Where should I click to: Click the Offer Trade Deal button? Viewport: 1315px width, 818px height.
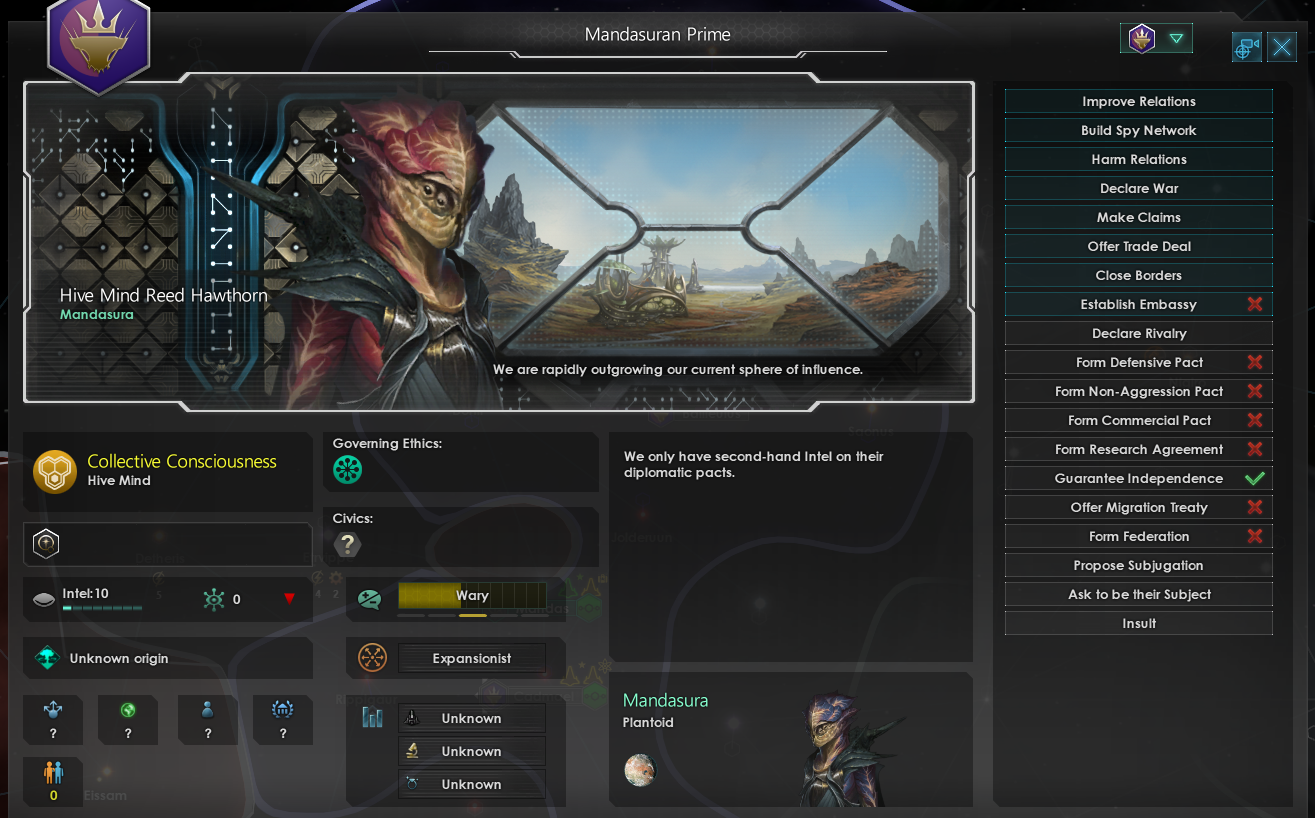(x=1138, y=246)
